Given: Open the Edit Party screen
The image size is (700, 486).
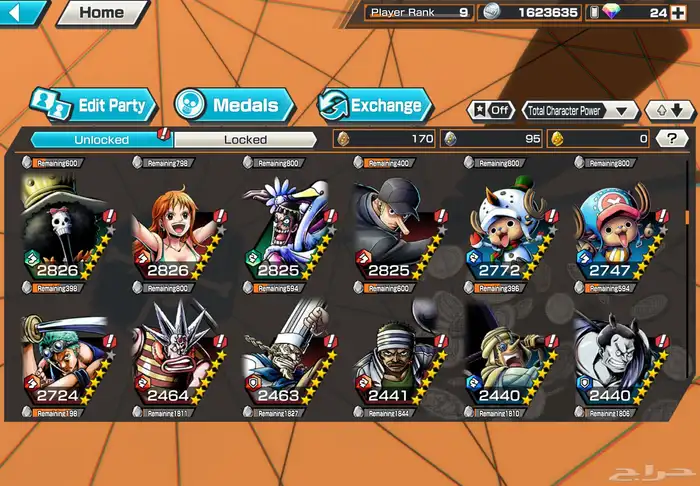Looking at the screenshot, I should tap(92, 104).
